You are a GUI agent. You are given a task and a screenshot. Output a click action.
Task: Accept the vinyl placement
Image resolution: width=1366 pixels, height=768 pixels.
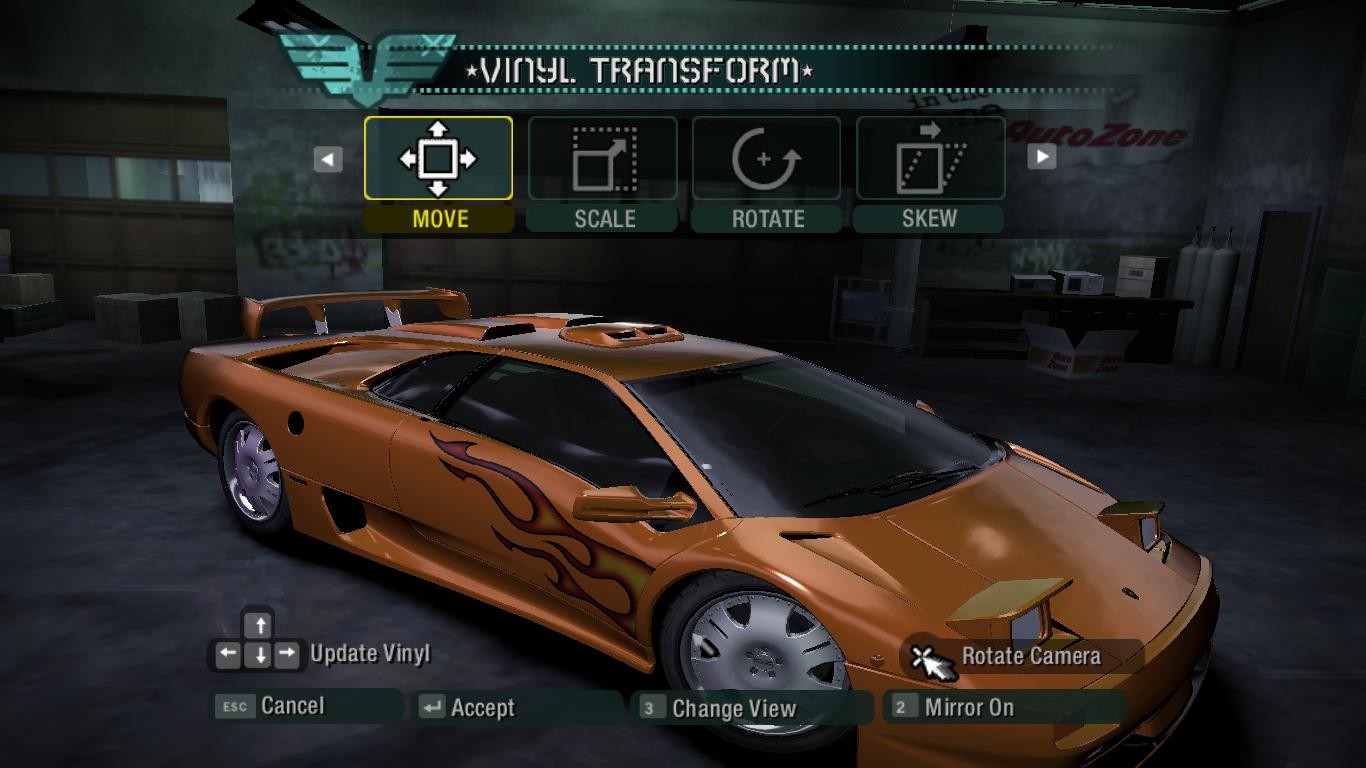tap(481, 708)
